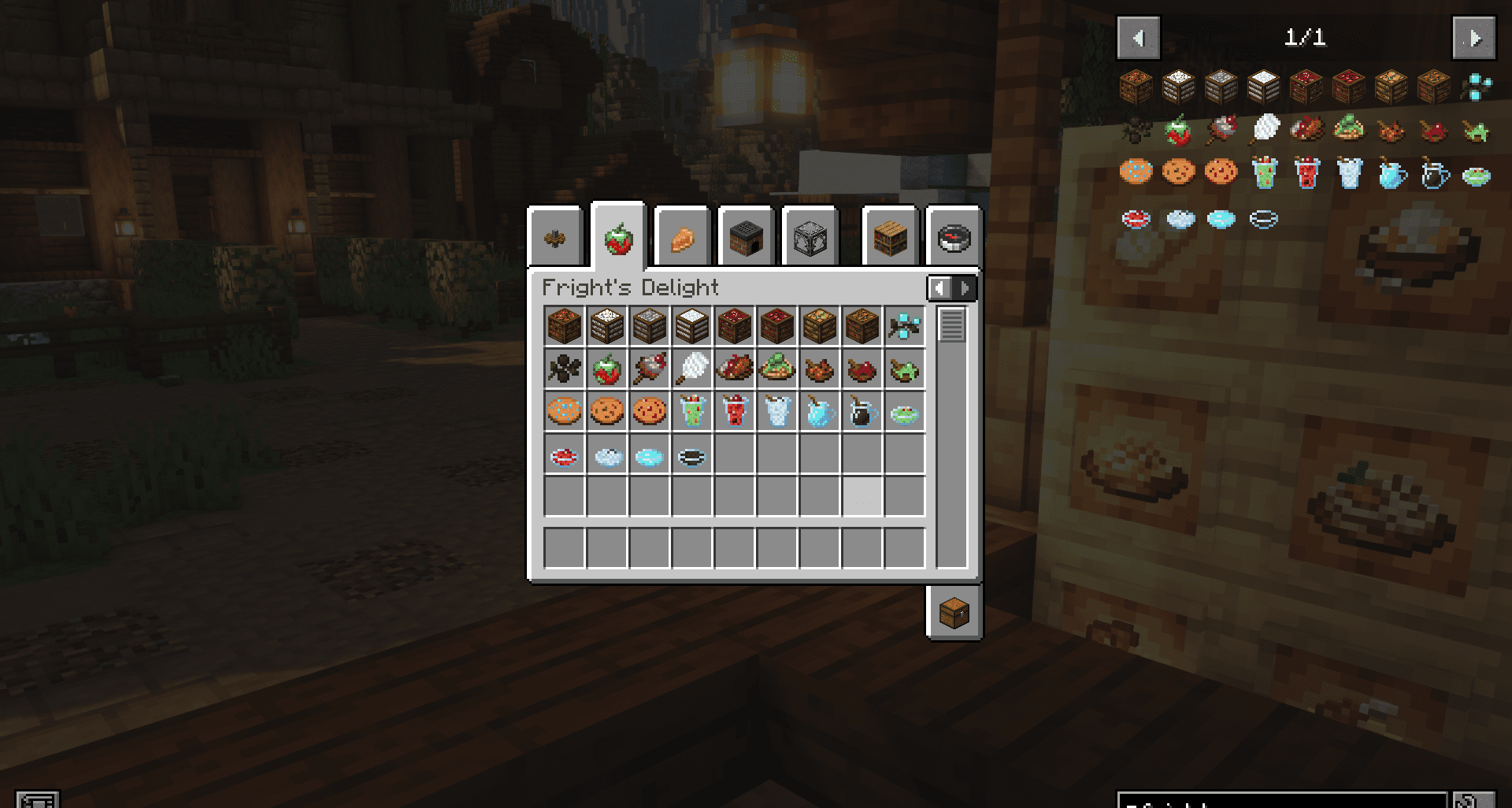Image resolution: width=1512 pixels, height=808 pixels.
Task: Select the red bloody milkshake item
Action: [734, 411]
